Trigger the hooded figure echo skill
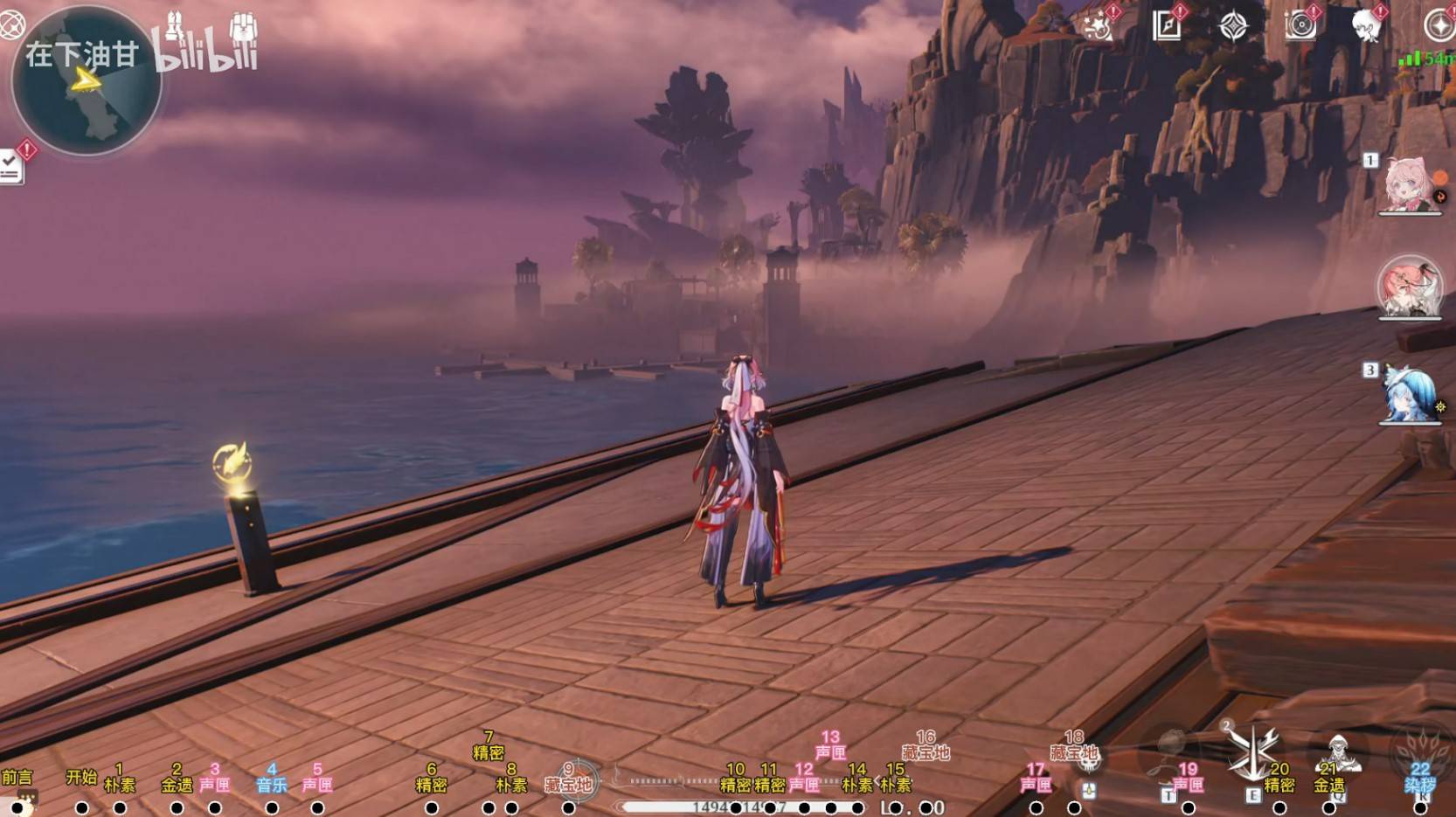Screen dimensions: 1456x817 pyautogui.click(x=1338, y=751)
